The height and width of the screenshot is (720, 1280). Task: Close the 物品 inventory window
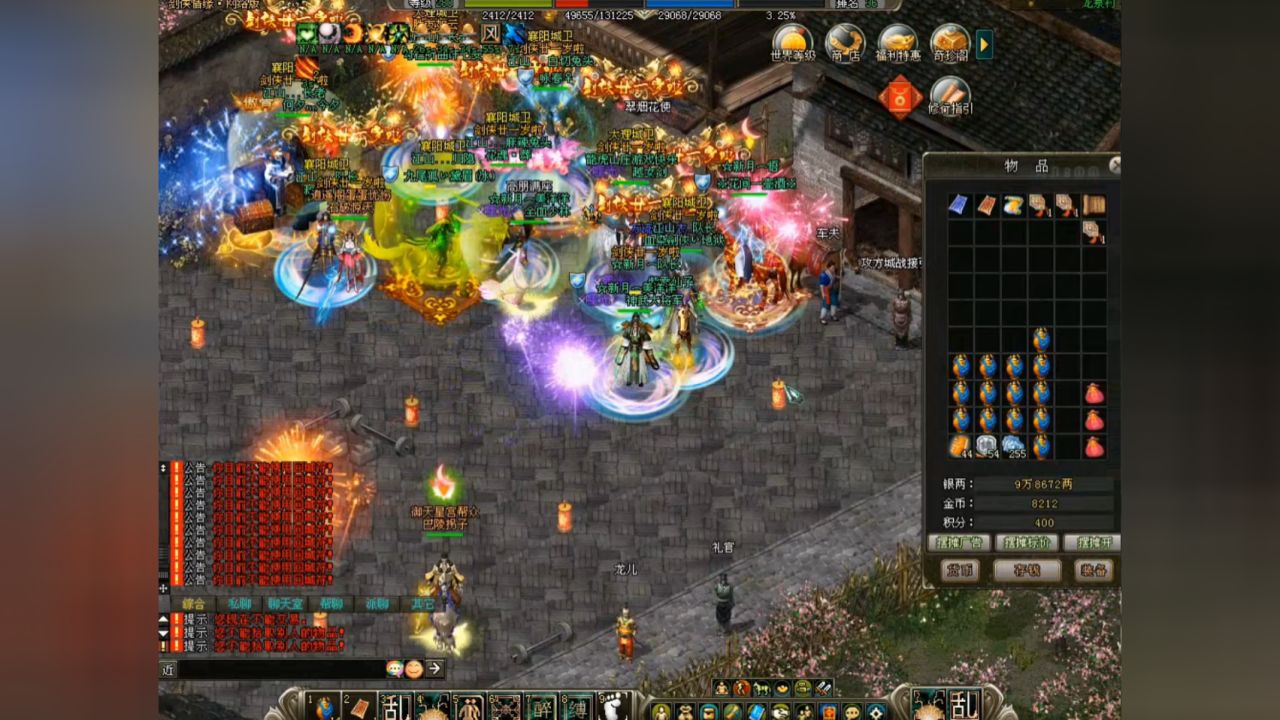(x=1115, y=165)
